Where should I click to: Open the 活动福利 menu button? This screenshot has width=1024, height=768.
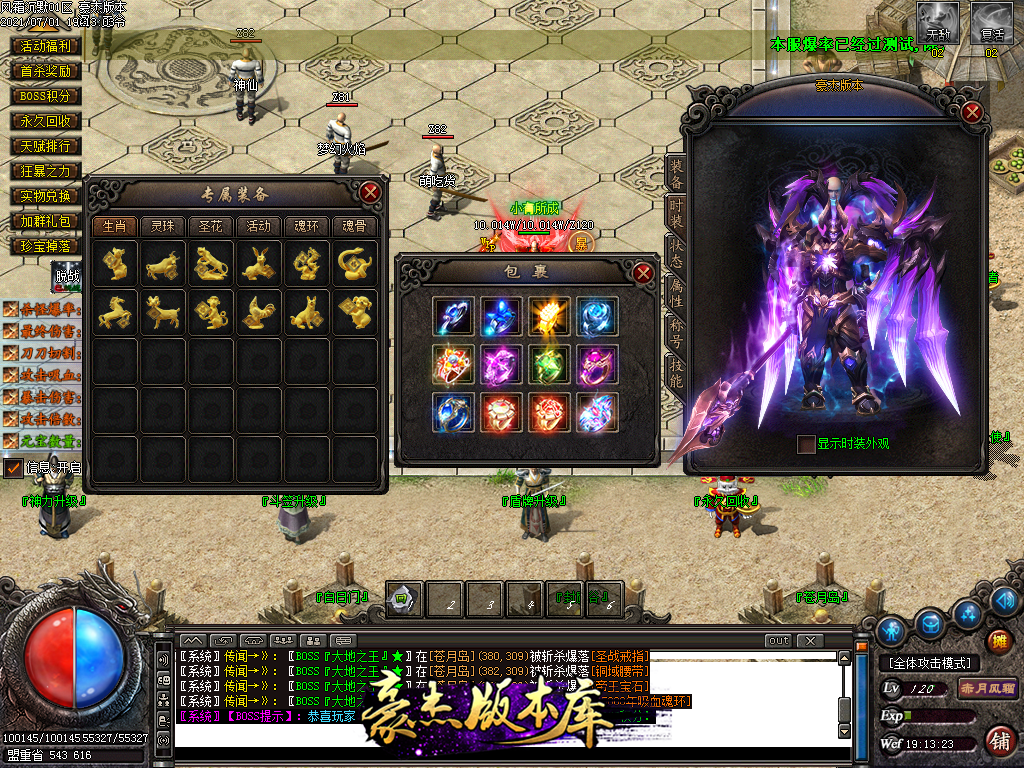(45, 46)
